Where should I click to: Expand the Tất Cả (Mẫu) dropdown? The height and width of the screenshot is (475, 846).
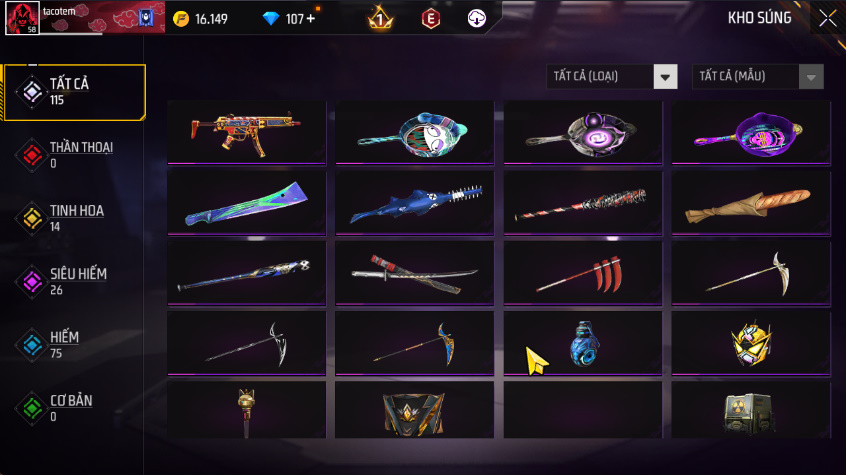tap(757, 77)
